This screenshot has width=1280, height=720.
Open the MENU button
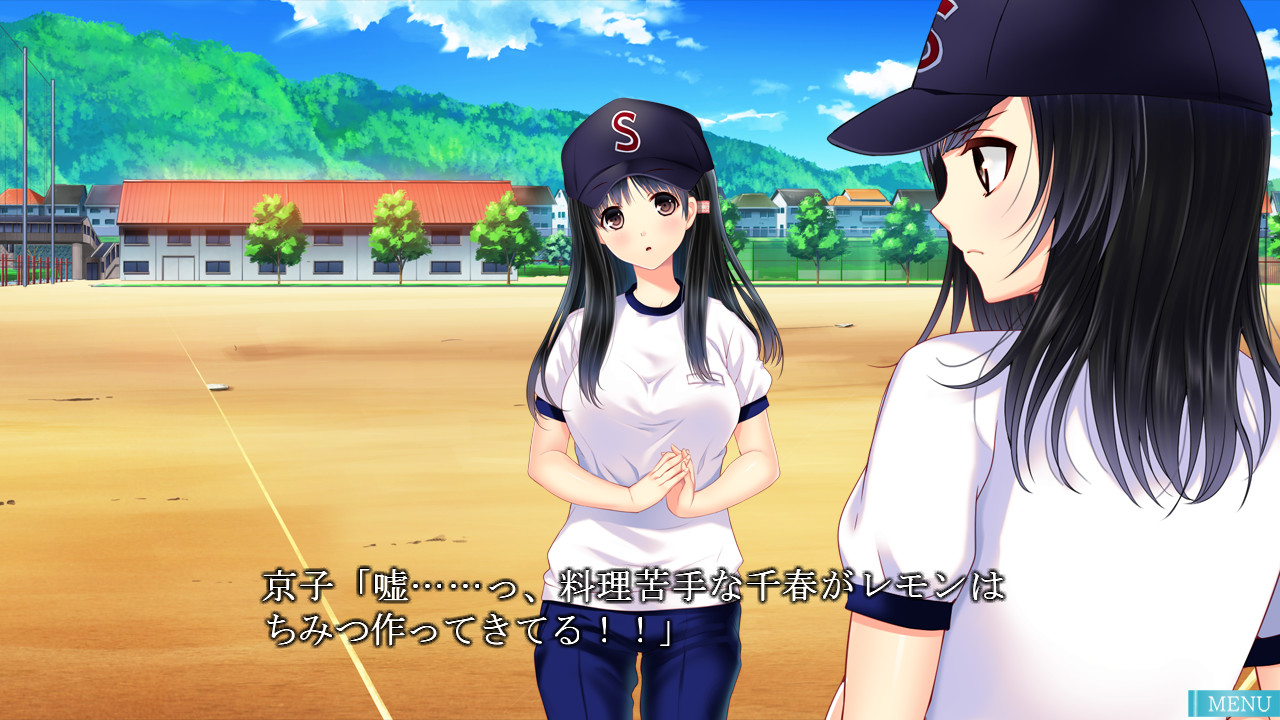[1236, 703]
